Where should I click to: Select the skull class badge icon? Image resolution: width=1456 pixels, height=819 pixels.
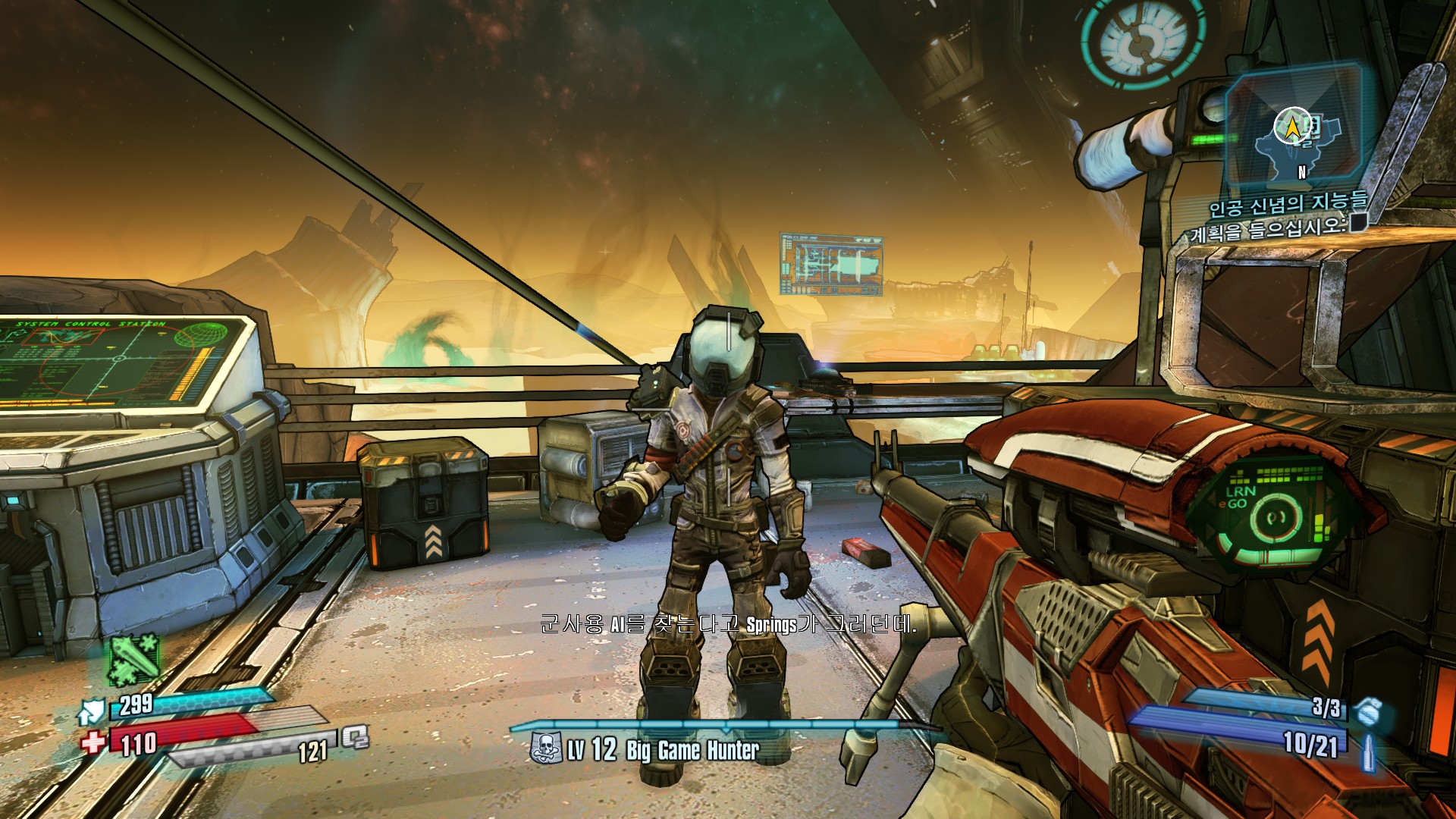pyautogui.click(x=545, y=748)
